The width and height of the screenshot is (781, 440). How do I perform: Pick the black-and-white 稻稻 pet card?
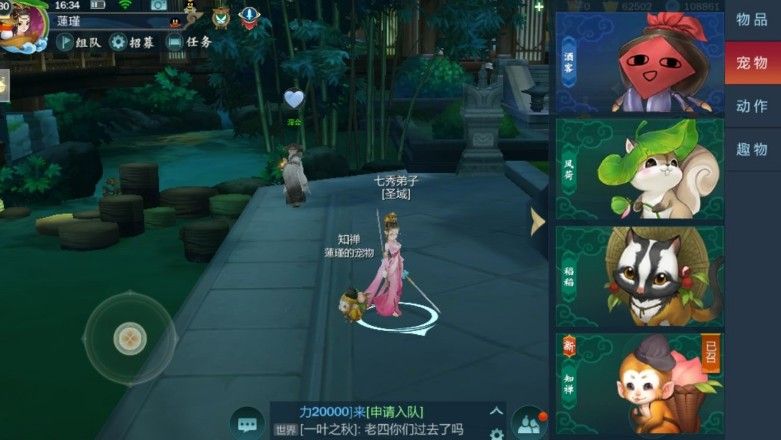[640, 276]
